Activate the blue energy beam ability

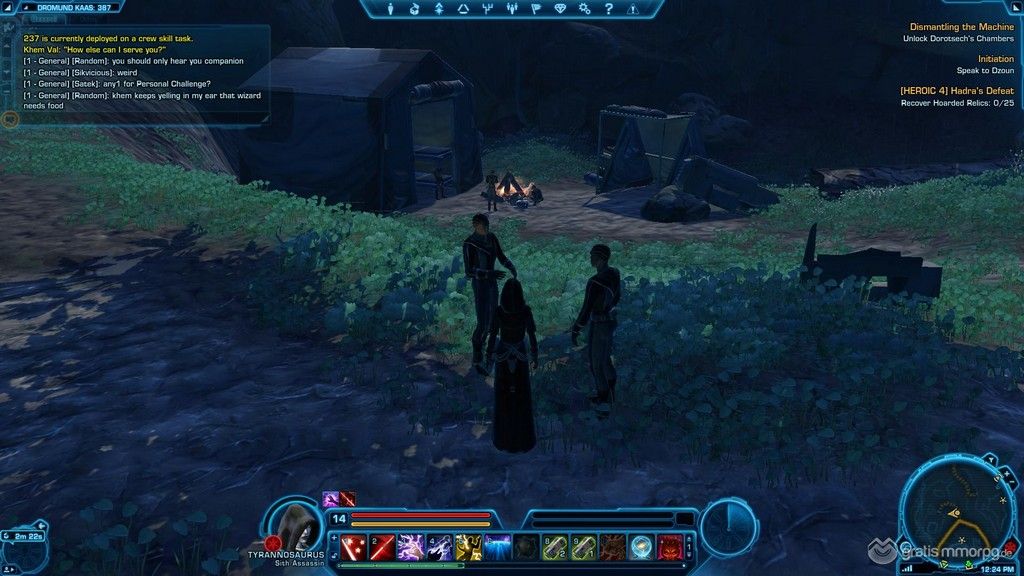coord(497,547)
